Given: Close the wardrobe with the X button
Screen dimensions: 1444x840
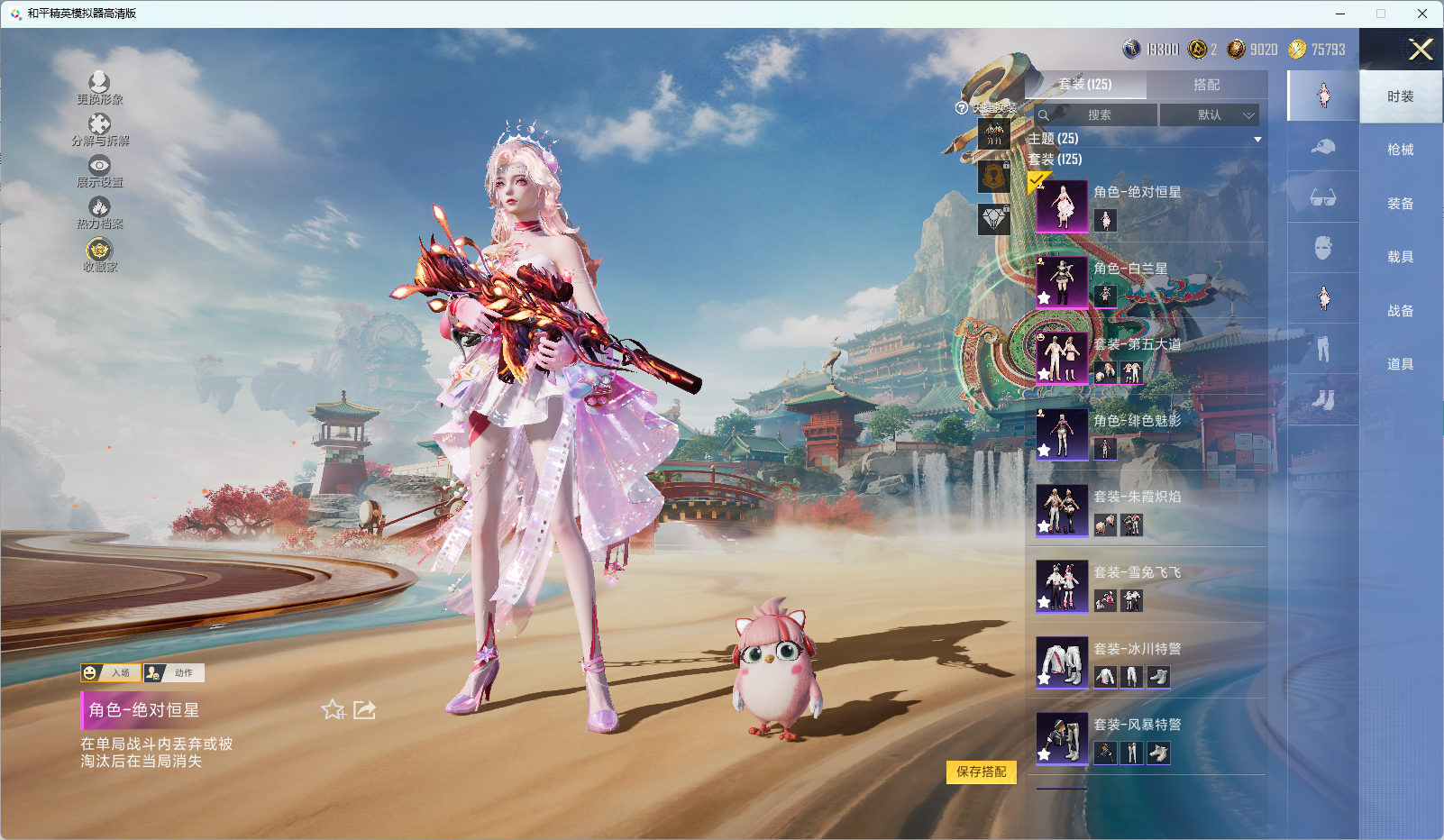Looking at the screenshot, I should pyautogui.click(x=1421, y=50).
